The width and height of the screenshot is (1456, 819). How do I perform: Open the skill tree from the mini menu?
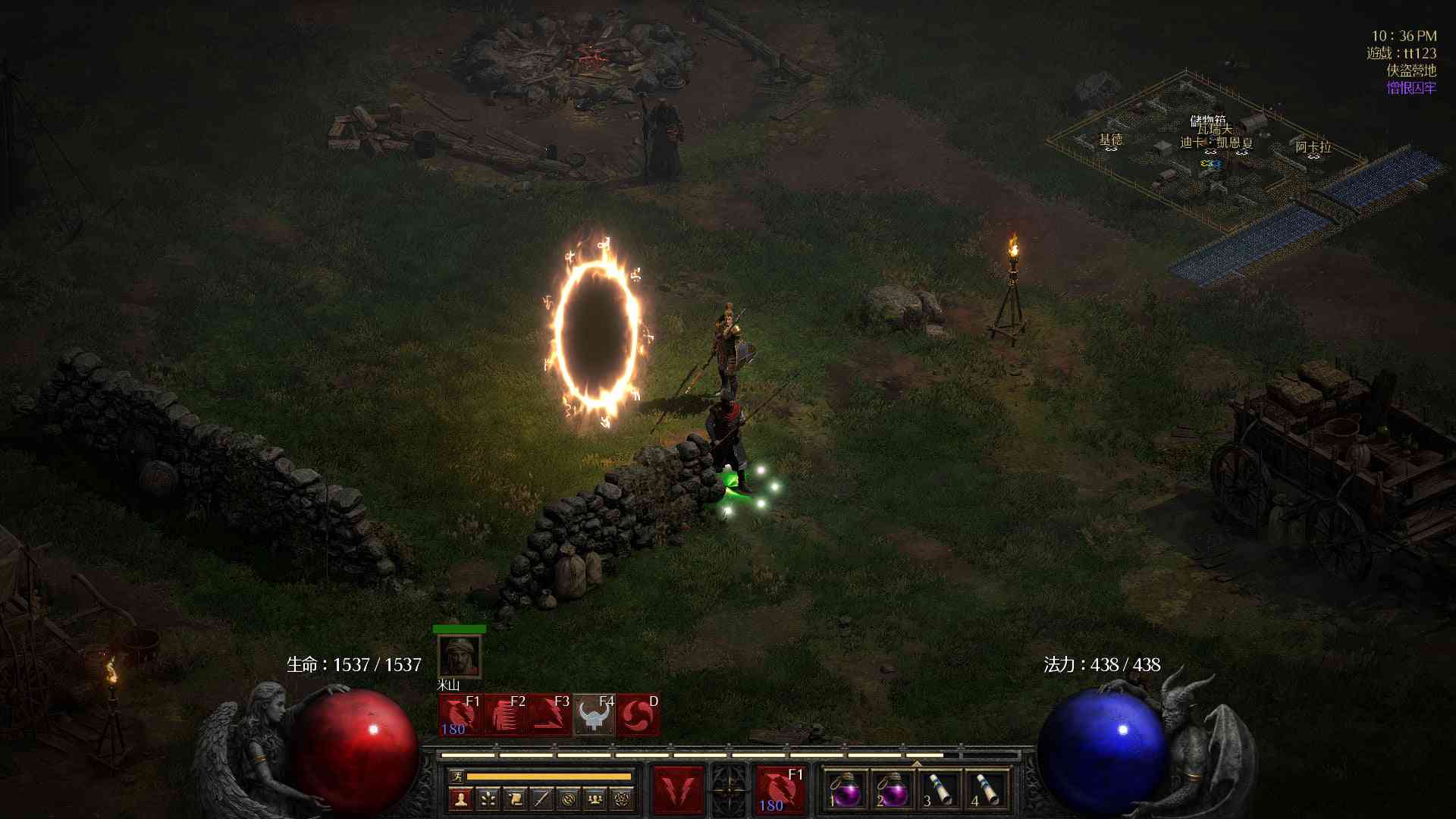point(488,799)
